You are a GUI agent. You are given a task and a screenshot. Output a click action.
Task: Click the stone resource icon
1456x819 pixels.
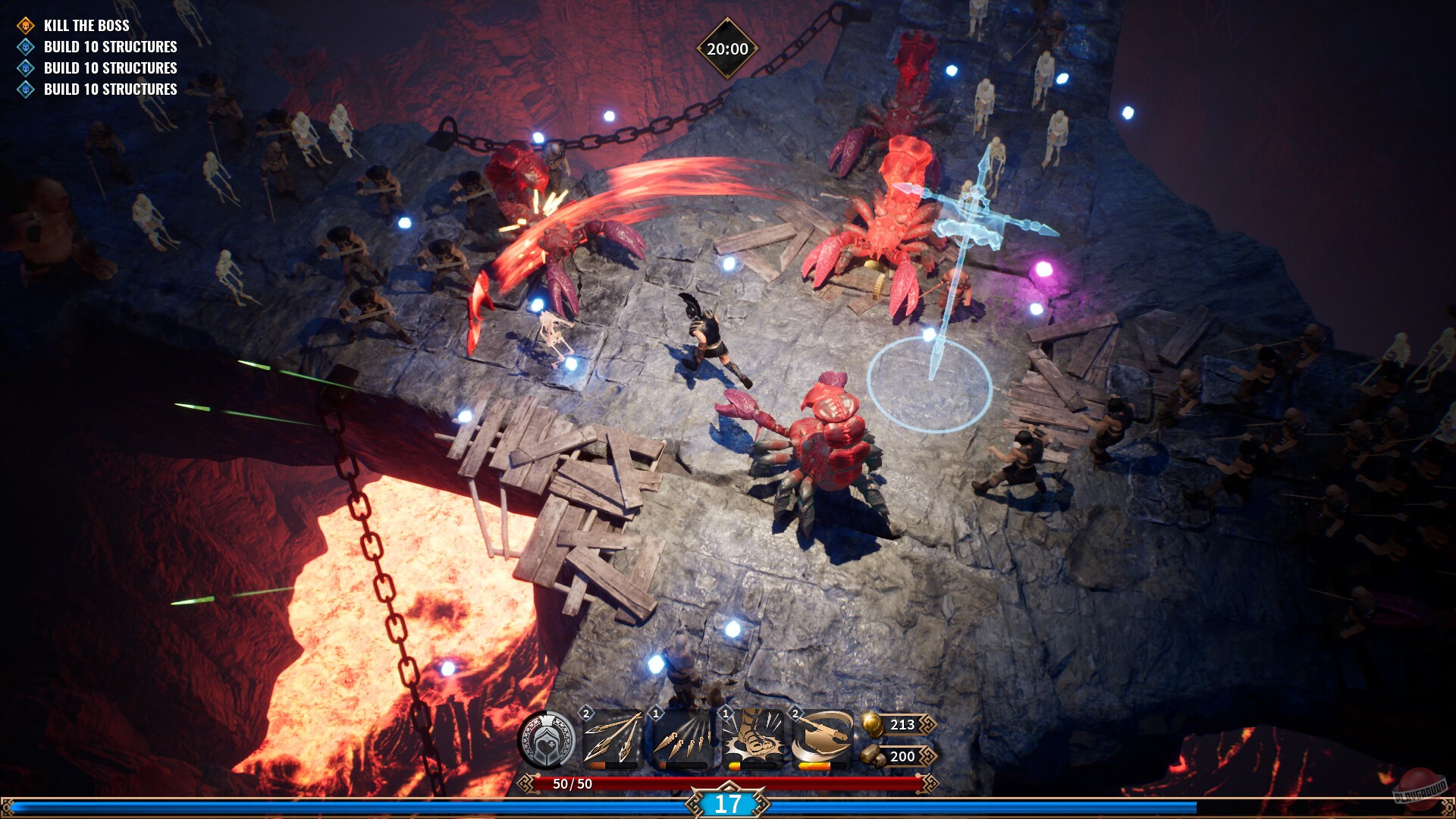coord(871,756)
